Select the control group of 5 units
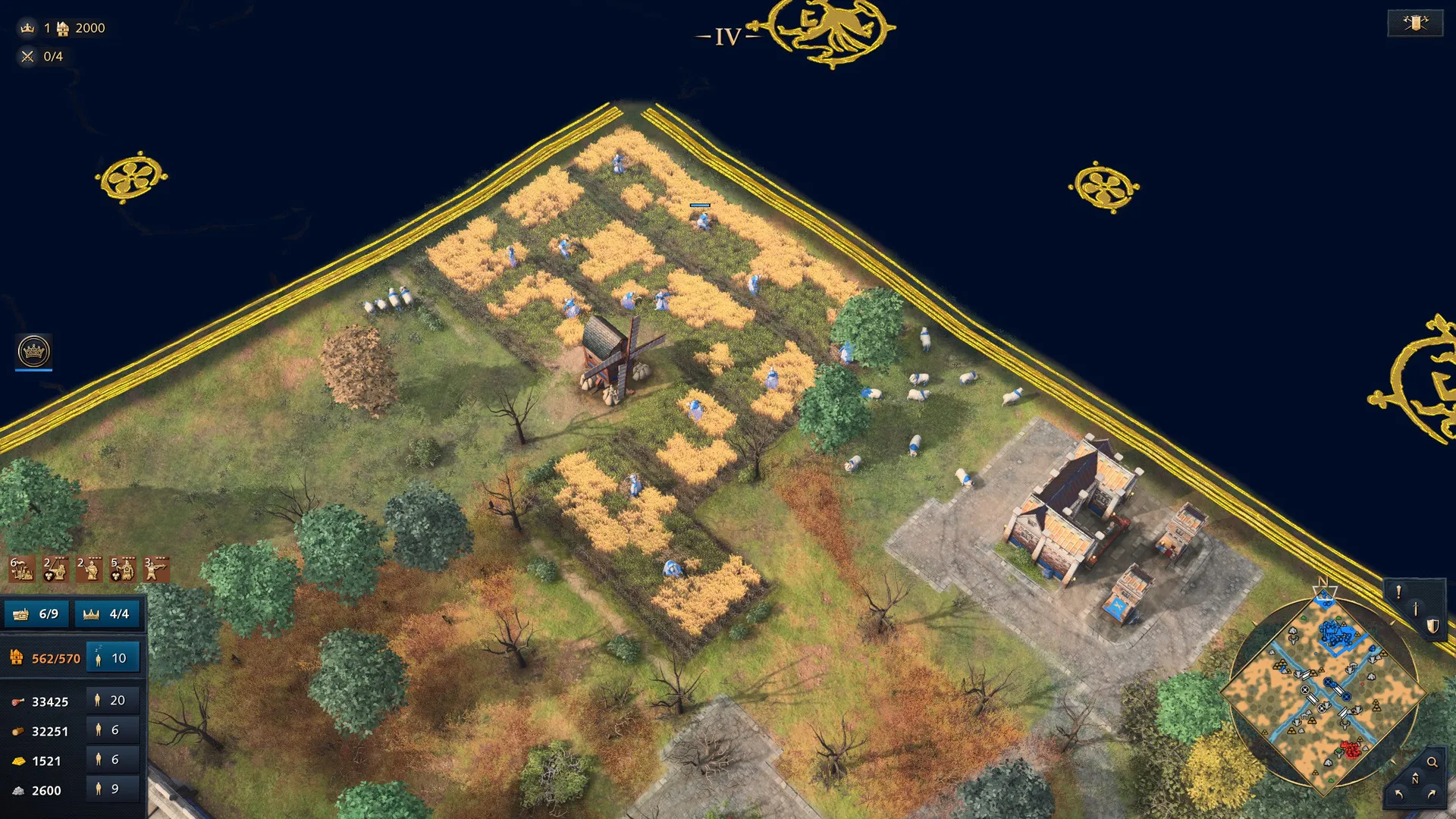 pyautogui.click(x=123, y=569)
